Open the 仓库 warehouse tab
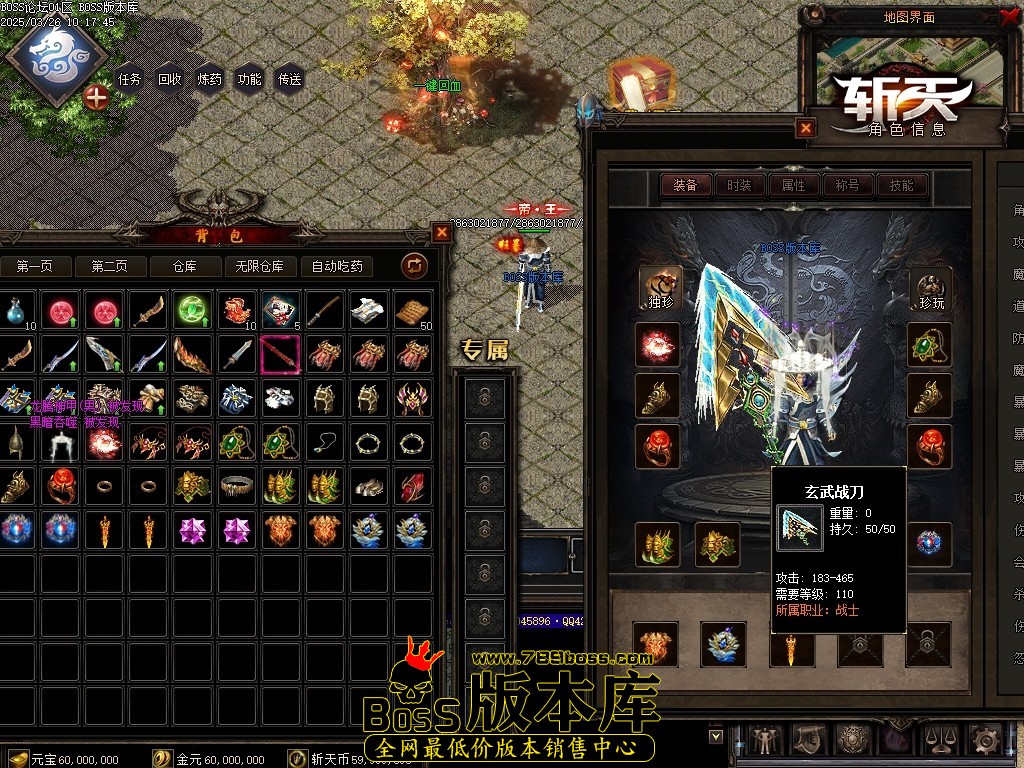Image resolution: width=1024 pixels, height=768 pixels. [184, 266]
